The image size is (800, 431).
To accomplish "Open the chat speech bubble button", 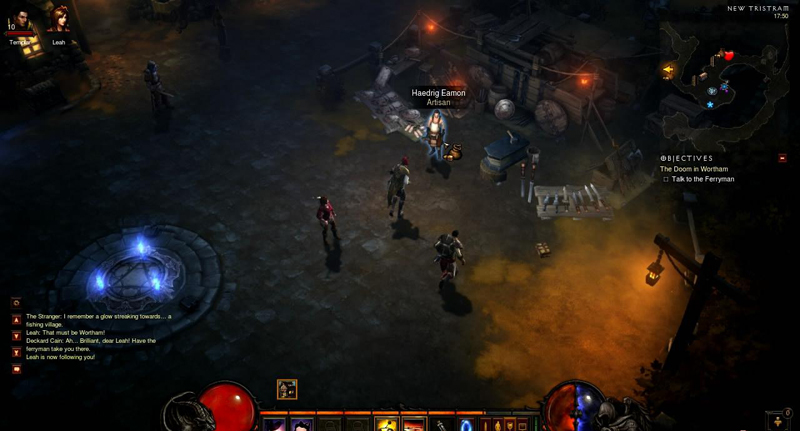I will tap(17, 369).
